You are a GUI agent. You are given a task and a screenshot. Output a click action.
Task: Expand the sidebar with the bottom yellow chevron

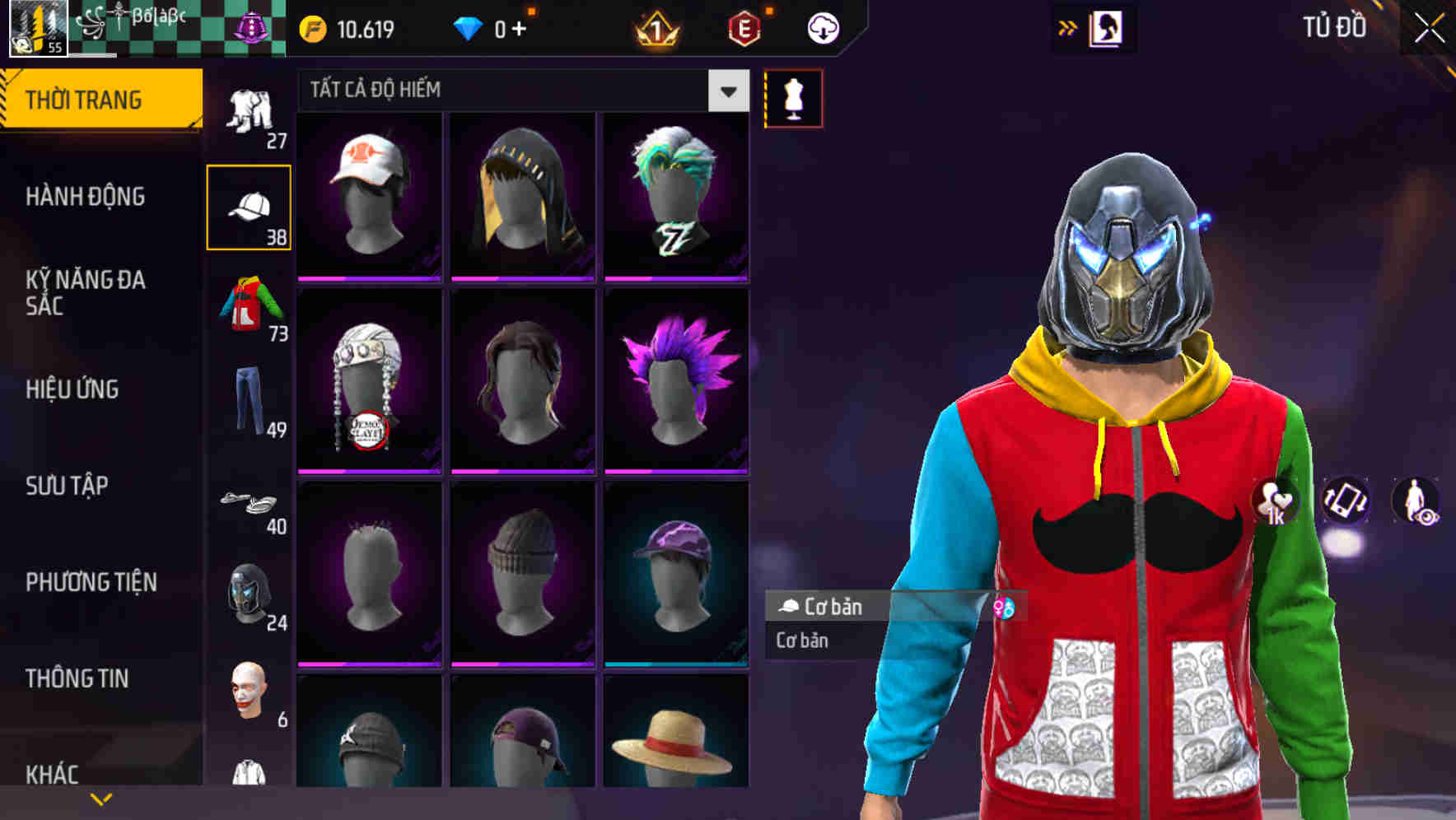101,797
